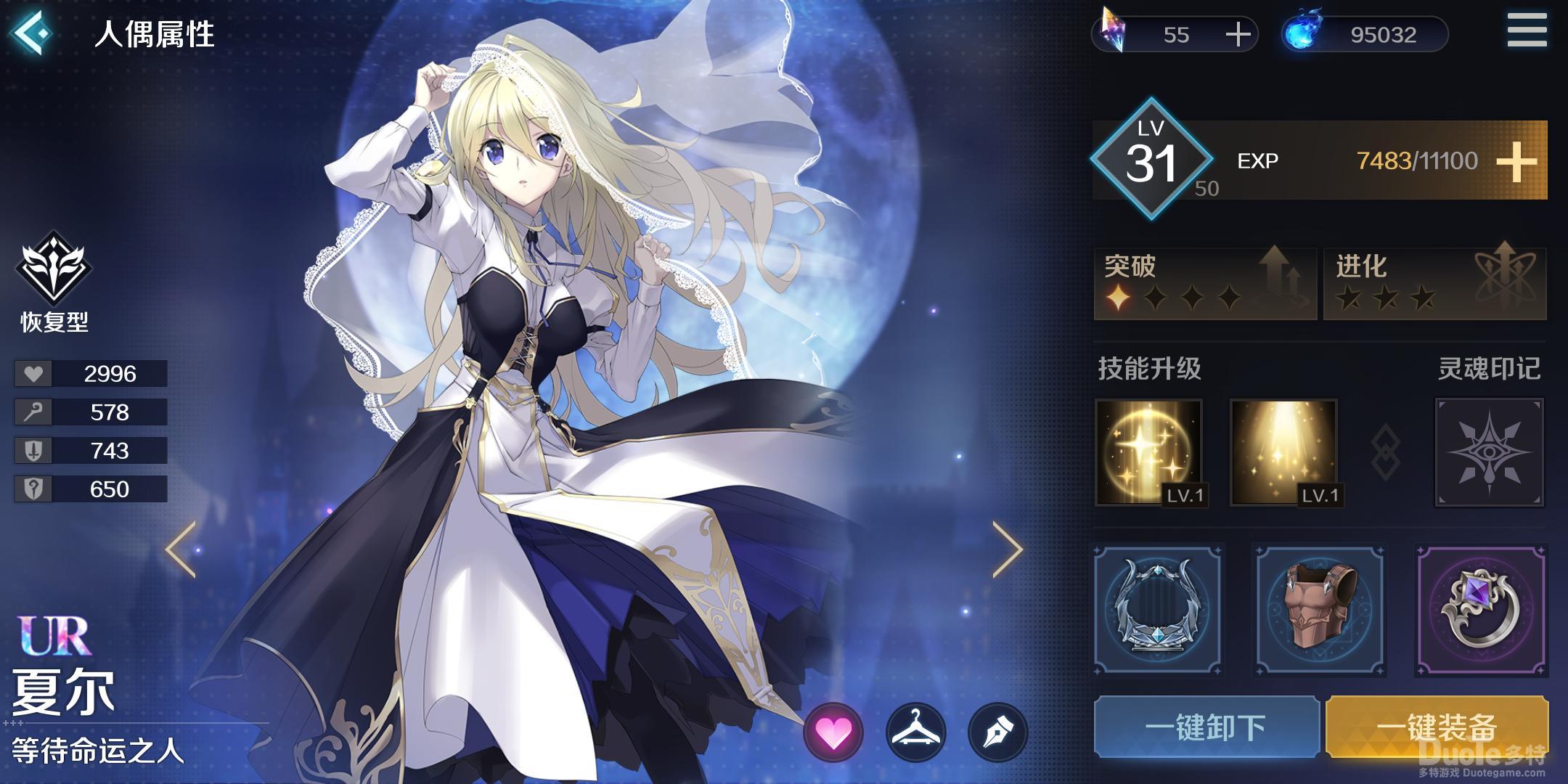
Task: Select the purple gem ring slot
Action: click(1481, 610)
